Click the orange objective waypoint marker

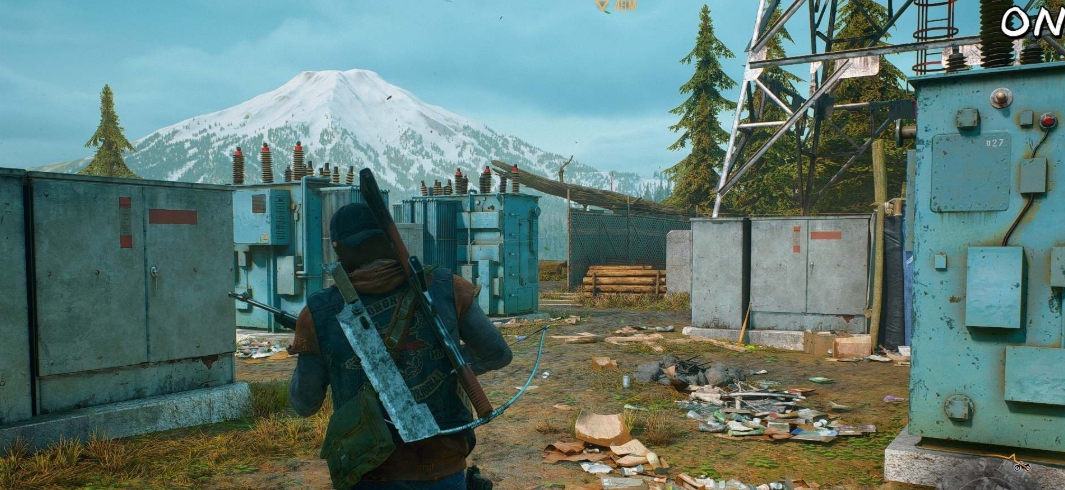602,5
